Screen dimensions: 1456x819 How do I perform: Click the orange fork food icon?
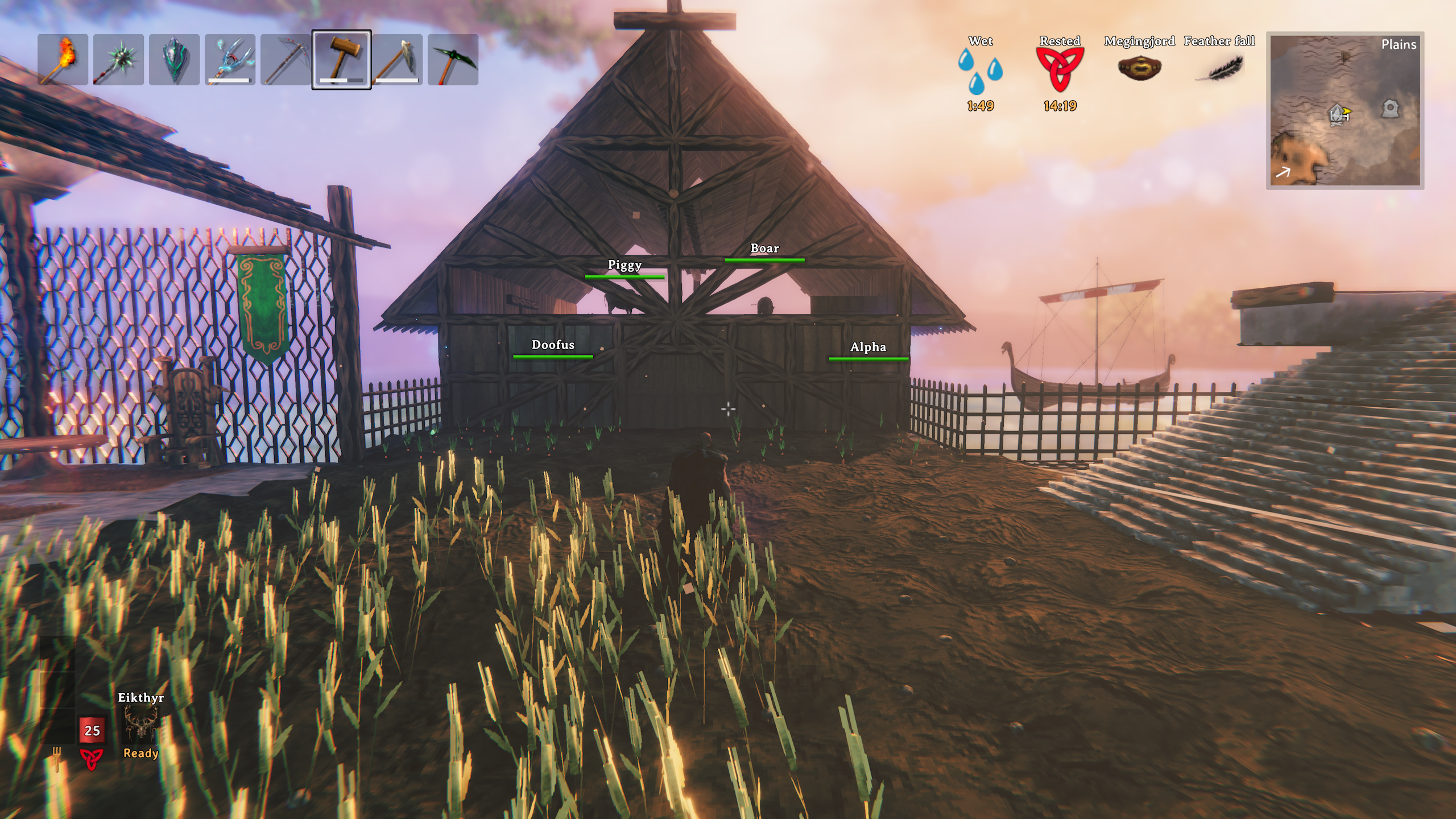[x=57, y=758]
